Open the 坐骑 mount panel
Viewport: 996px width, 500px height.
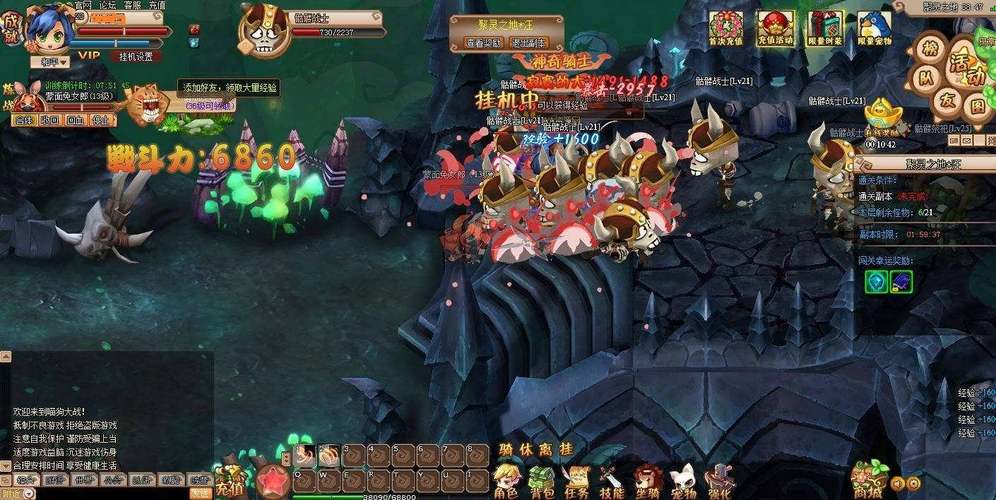coord(648,478)
